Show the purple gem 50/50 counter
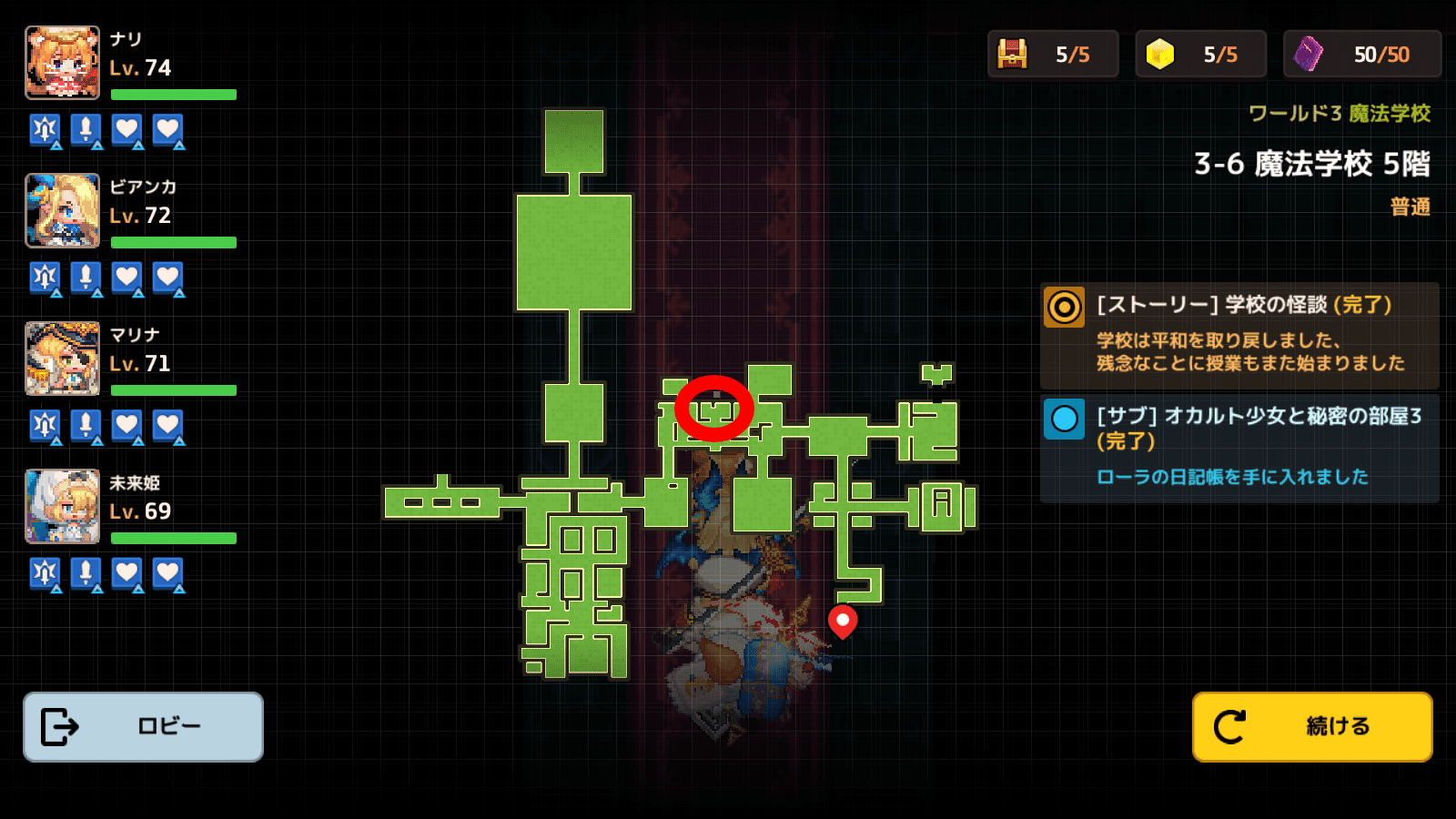The width and height of the screenshot is (1456, 819). [x=1362, y=55]
